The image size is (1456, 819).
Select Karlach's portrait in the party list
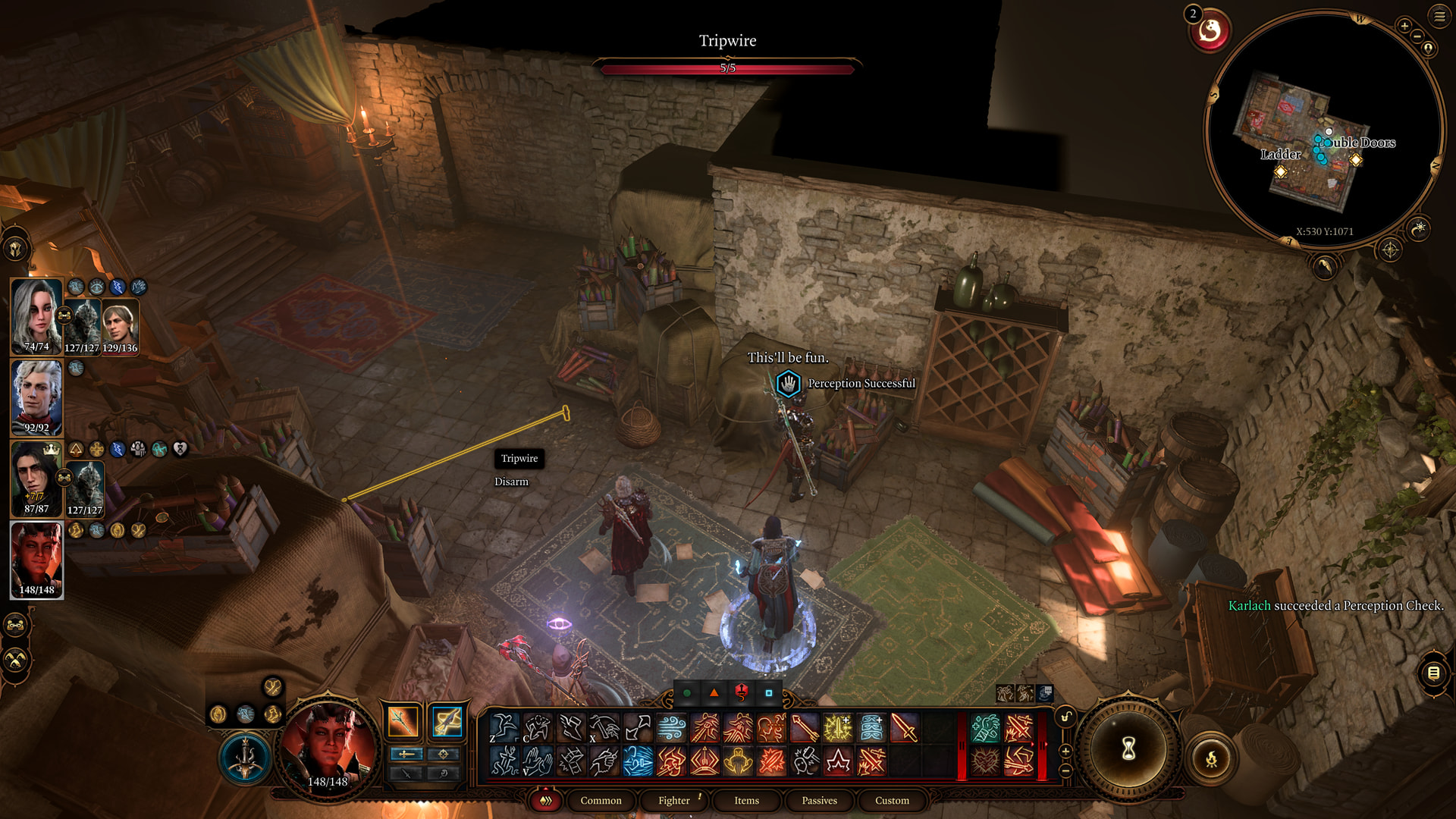[36, 559]
